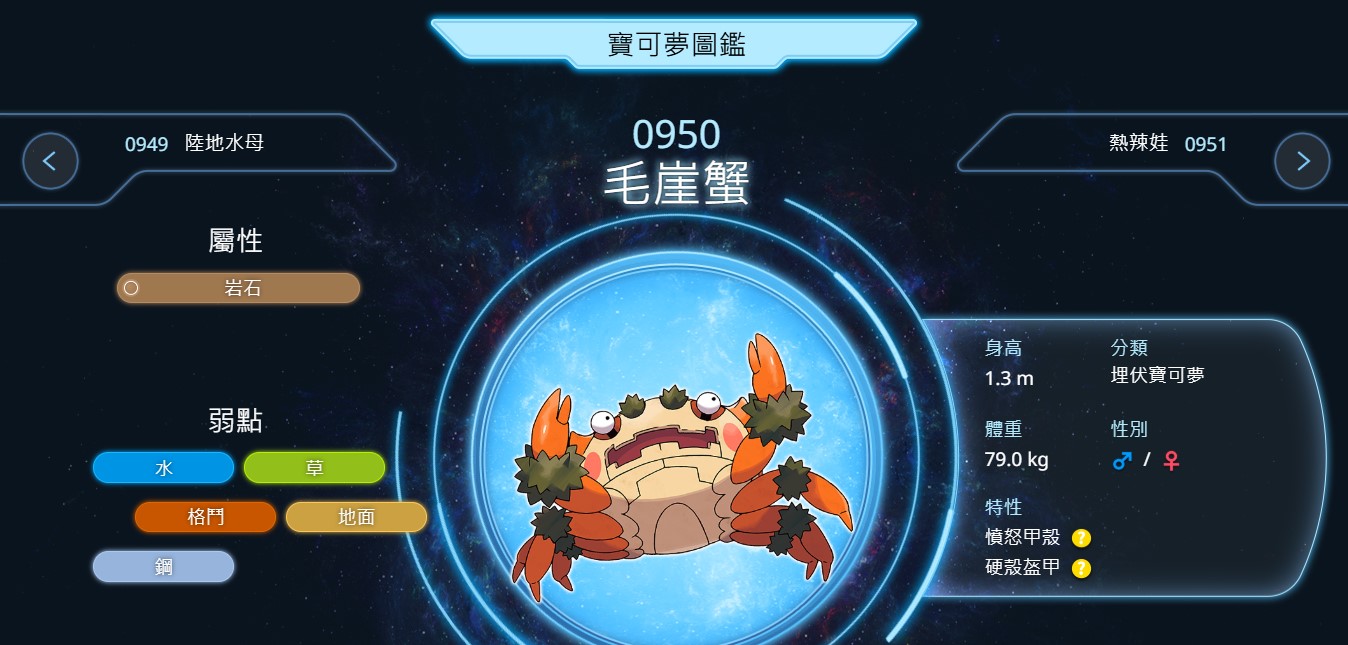Choose the 水 weakness badge

pyautogui.click(x=163, y=467)
